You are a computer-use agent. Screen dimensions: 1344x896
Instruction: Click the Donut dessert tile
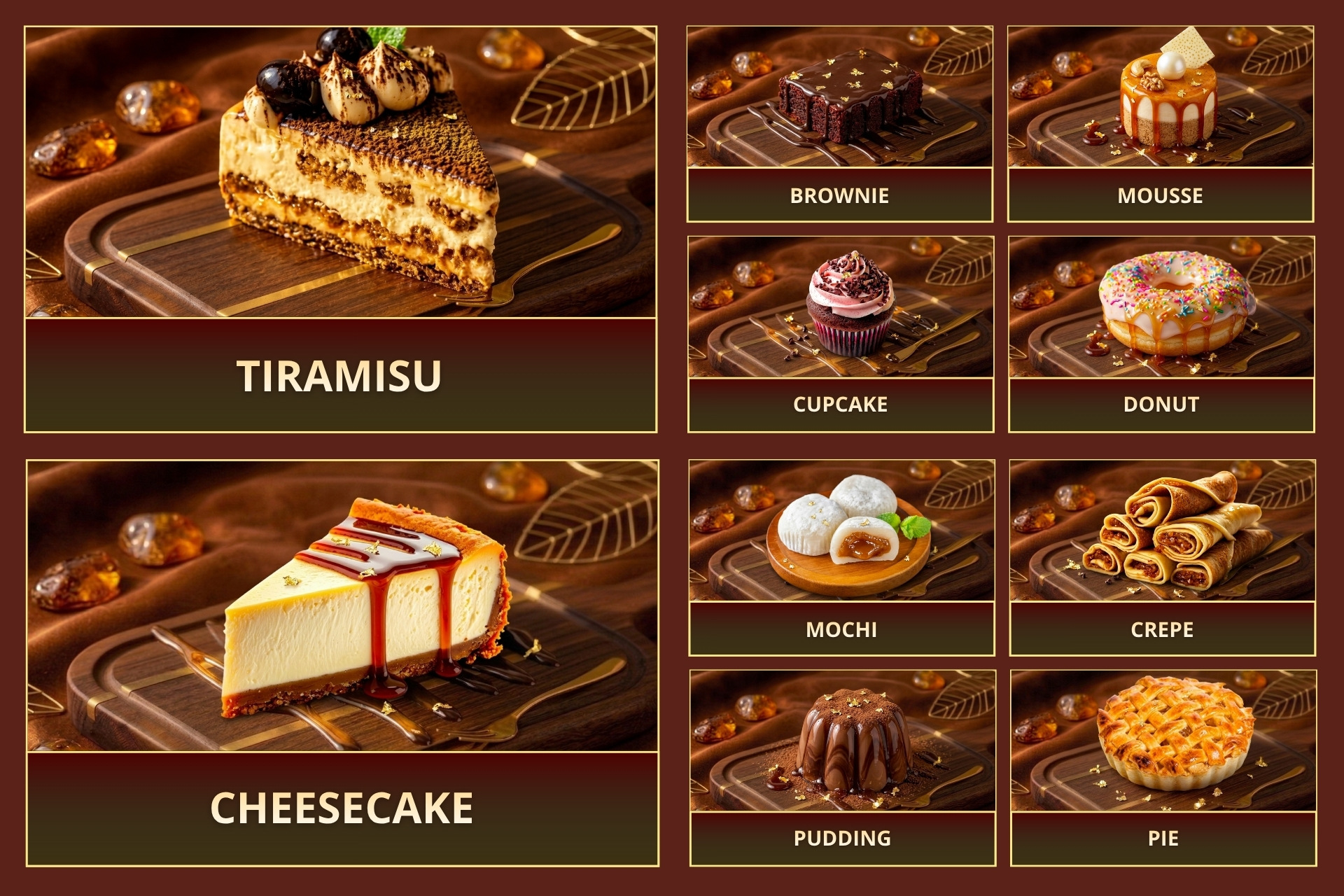click(x=1161, y=334)
